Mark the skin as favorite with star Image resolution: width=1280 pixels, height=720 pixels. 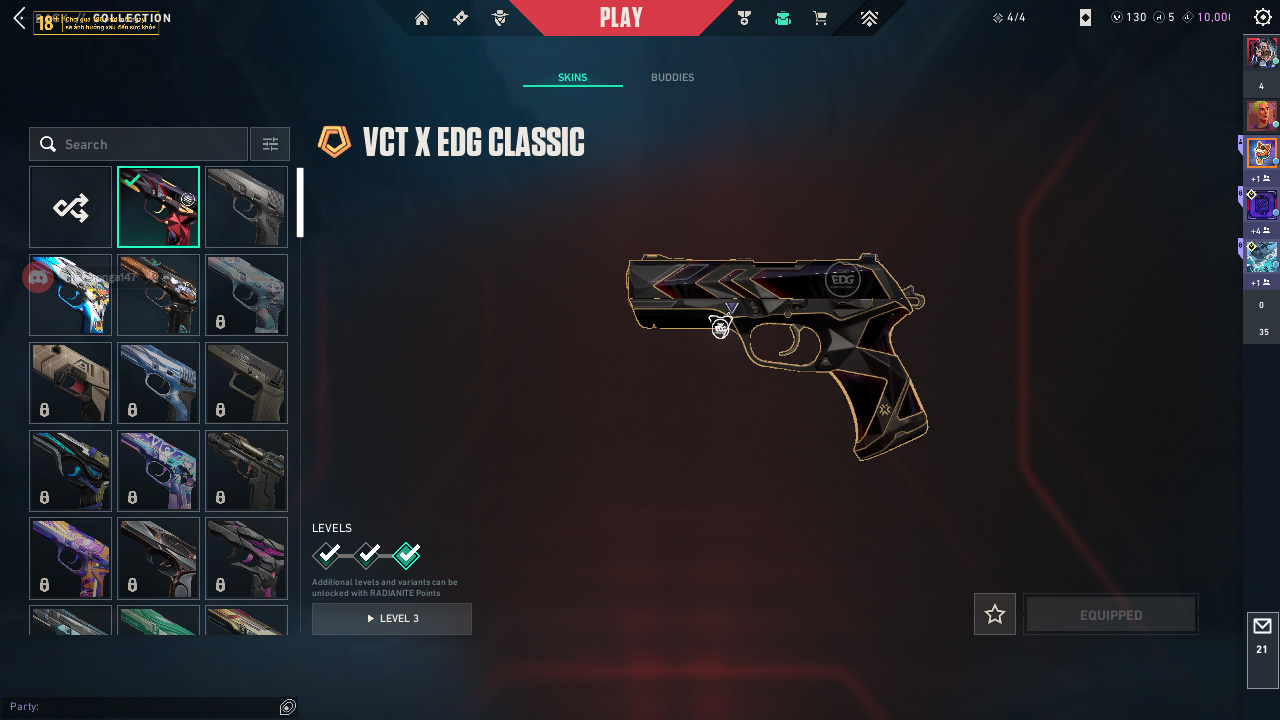995,614
